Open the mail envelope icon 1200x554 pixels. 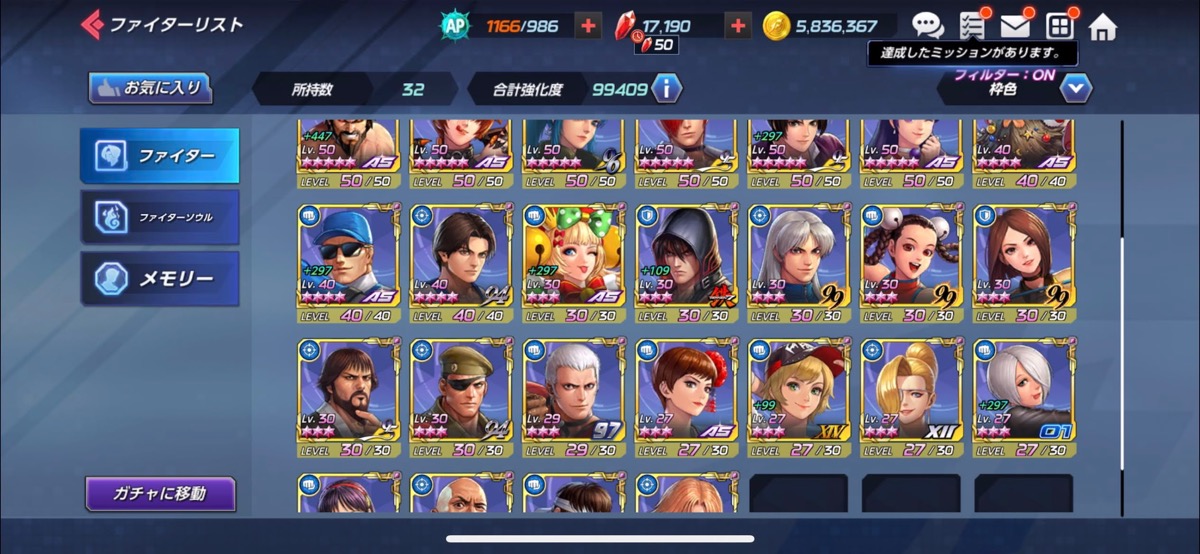[1015, 27]
